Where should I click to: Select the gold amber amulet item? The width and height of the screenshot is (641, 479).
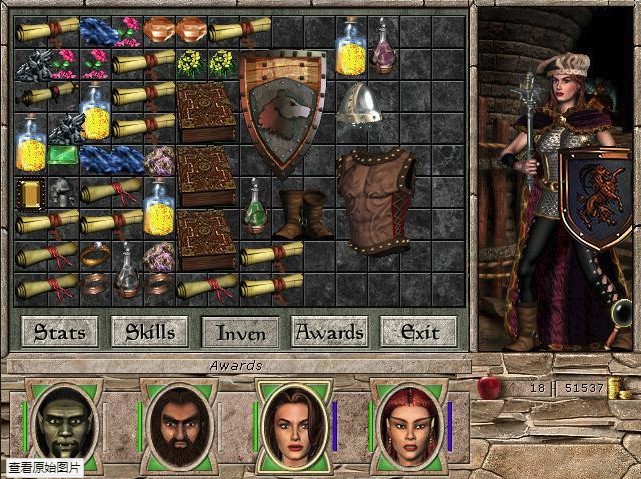(x=31, y=192)
